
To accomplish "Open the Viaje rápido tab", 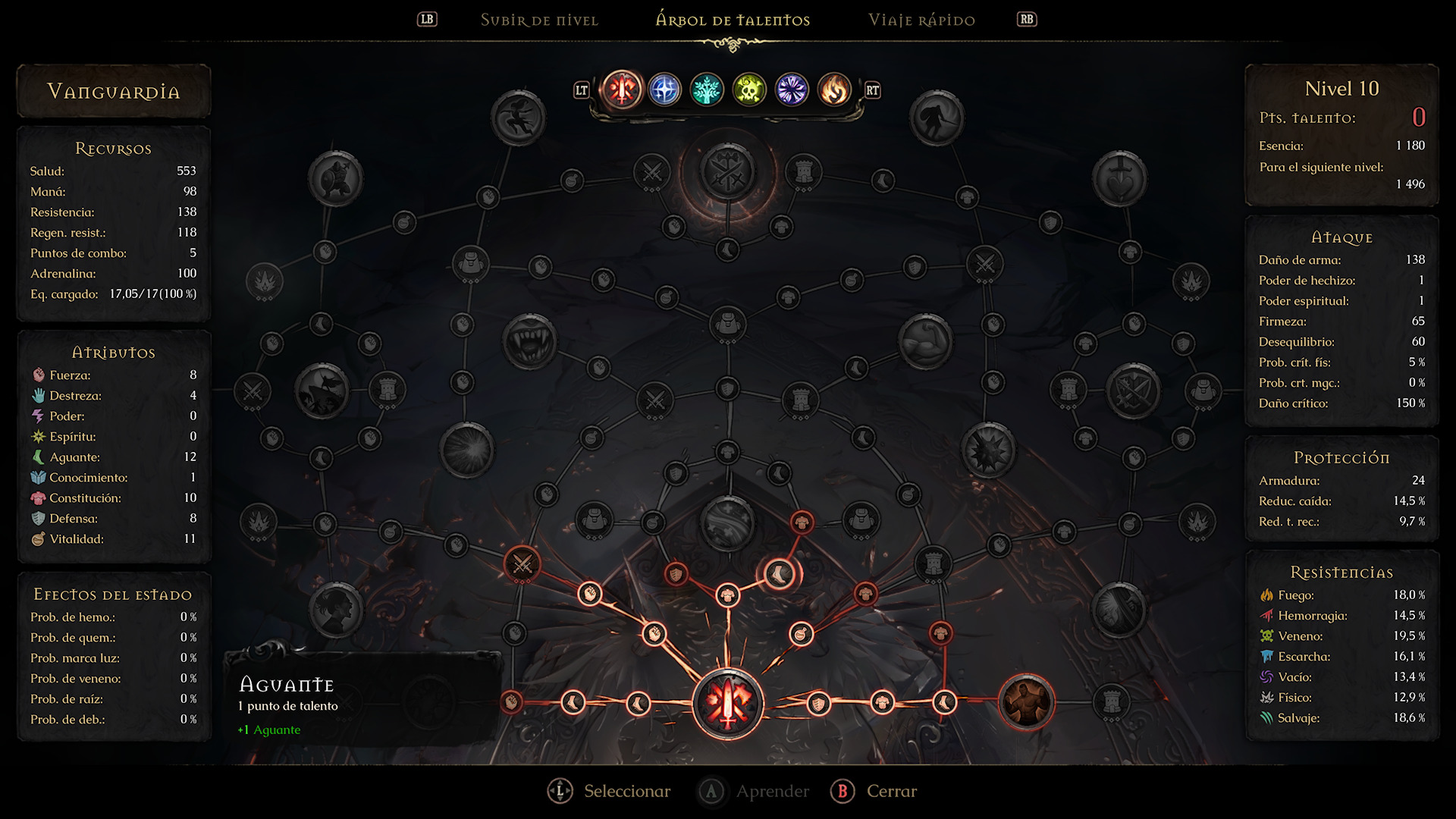I will 921,20.
